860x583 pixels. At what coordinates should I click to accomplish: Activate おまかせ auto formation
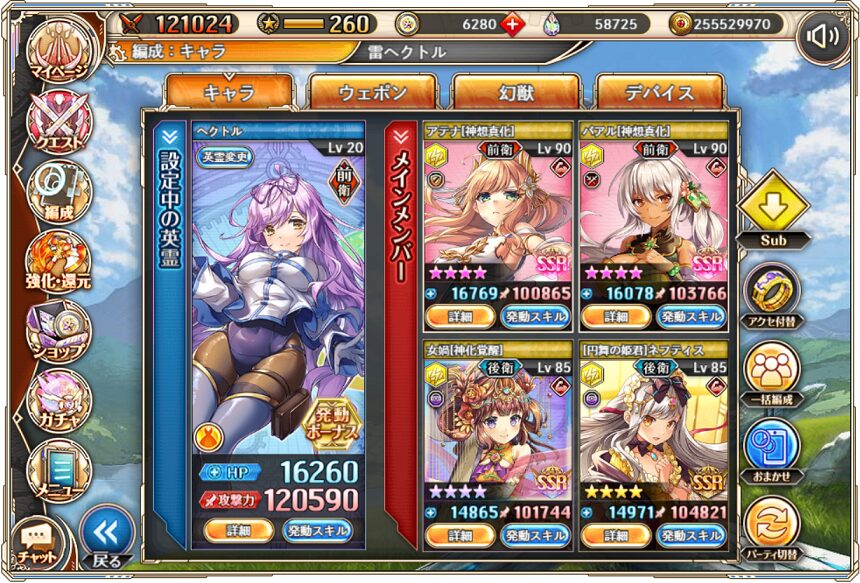tap(772, 447)
